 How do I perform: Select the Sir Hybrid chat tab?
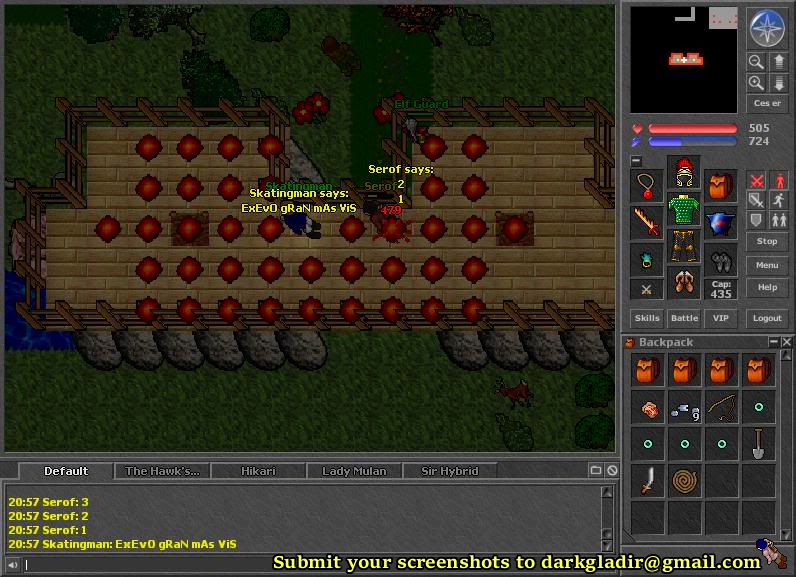click(x=450, y=471)
